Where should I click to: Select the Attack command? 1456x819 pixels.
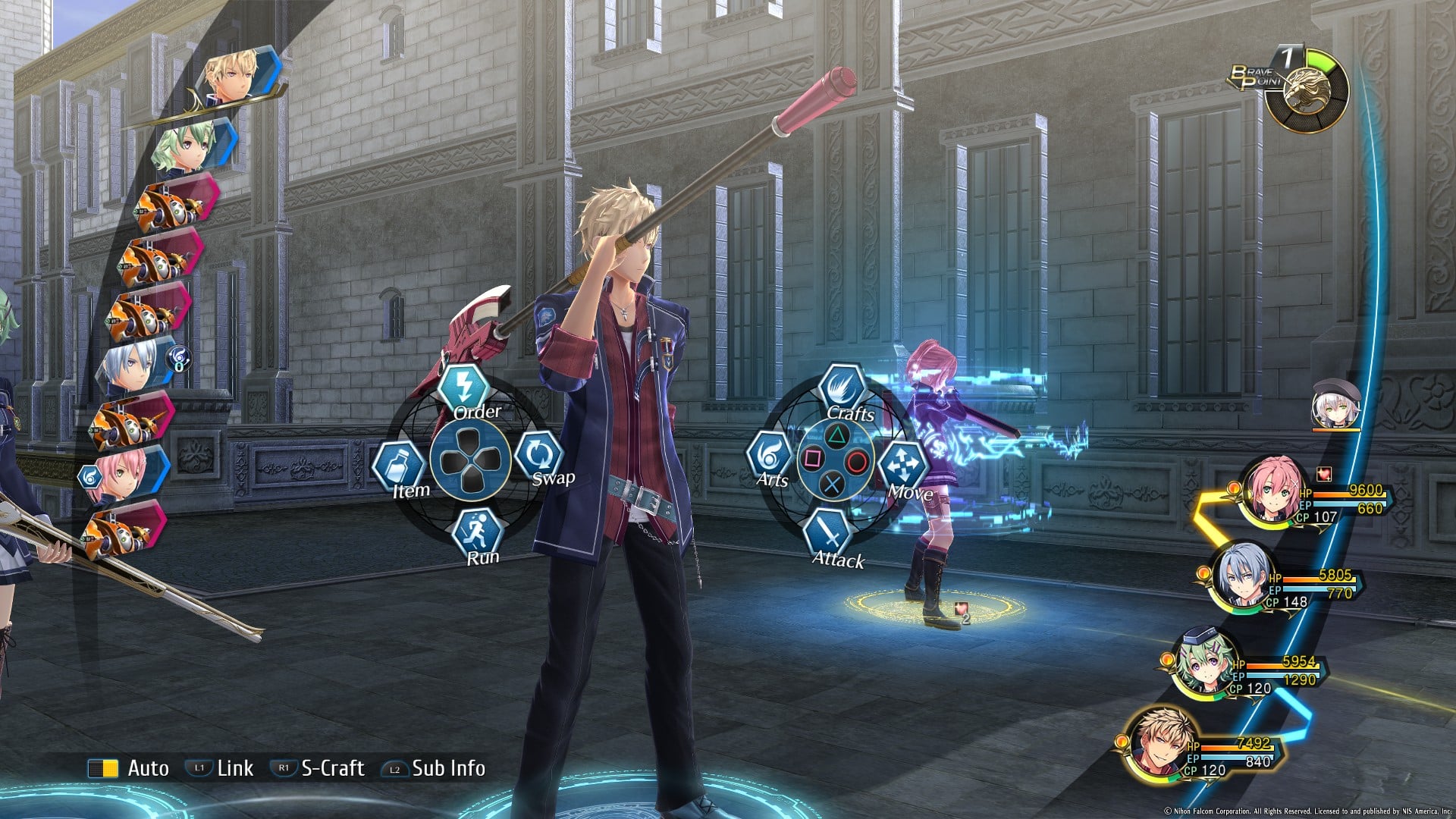[830, 533]
